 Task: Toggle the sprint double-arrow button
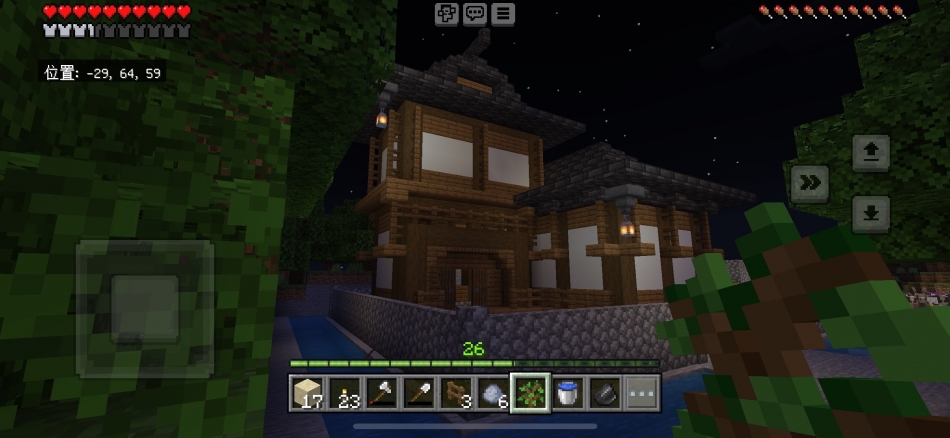click(x=810, y=183)
